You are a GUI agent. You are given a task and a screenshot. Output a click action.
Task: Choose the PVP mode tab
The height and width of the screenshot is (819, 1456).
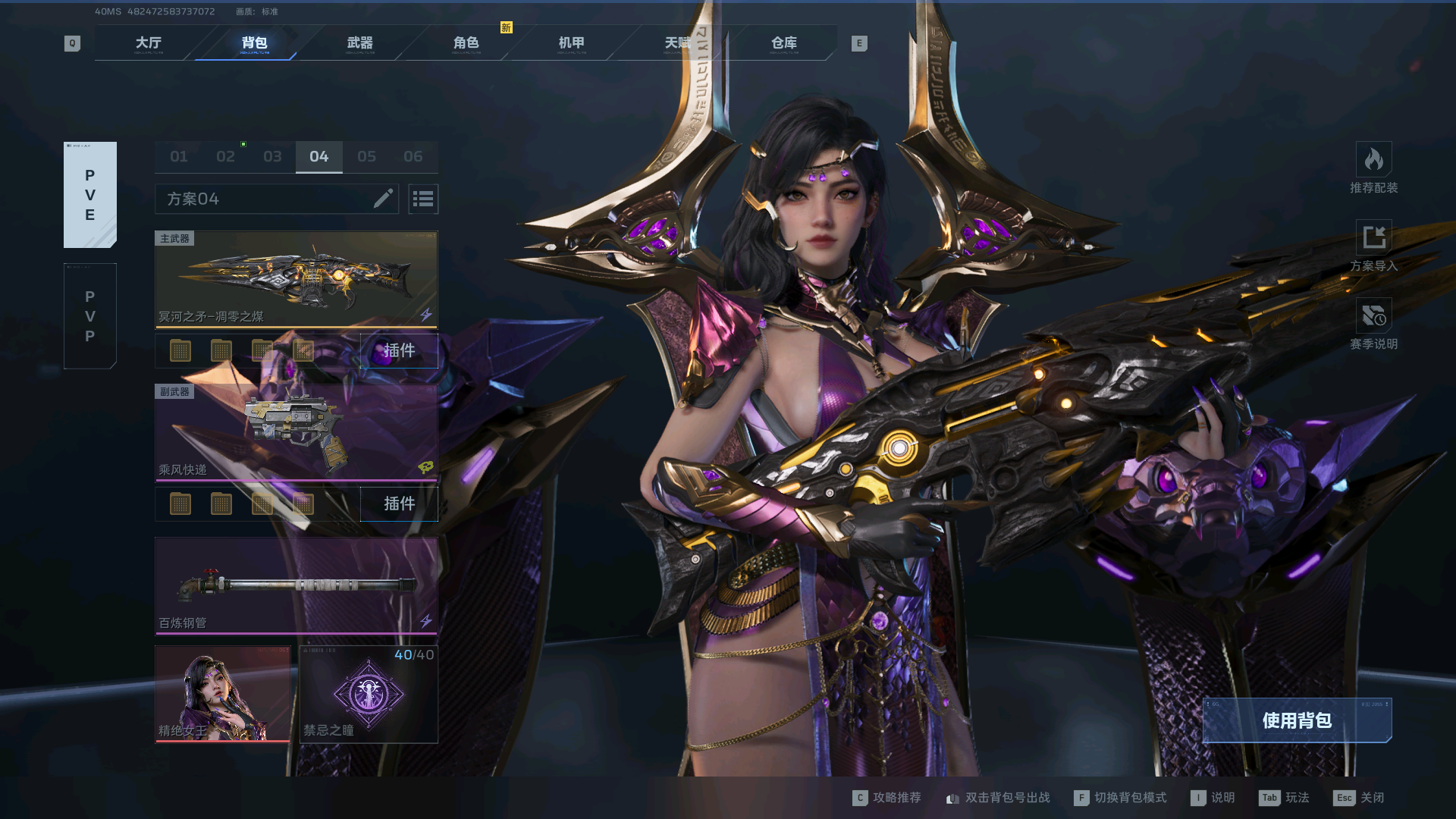click(x=90, y=316)
